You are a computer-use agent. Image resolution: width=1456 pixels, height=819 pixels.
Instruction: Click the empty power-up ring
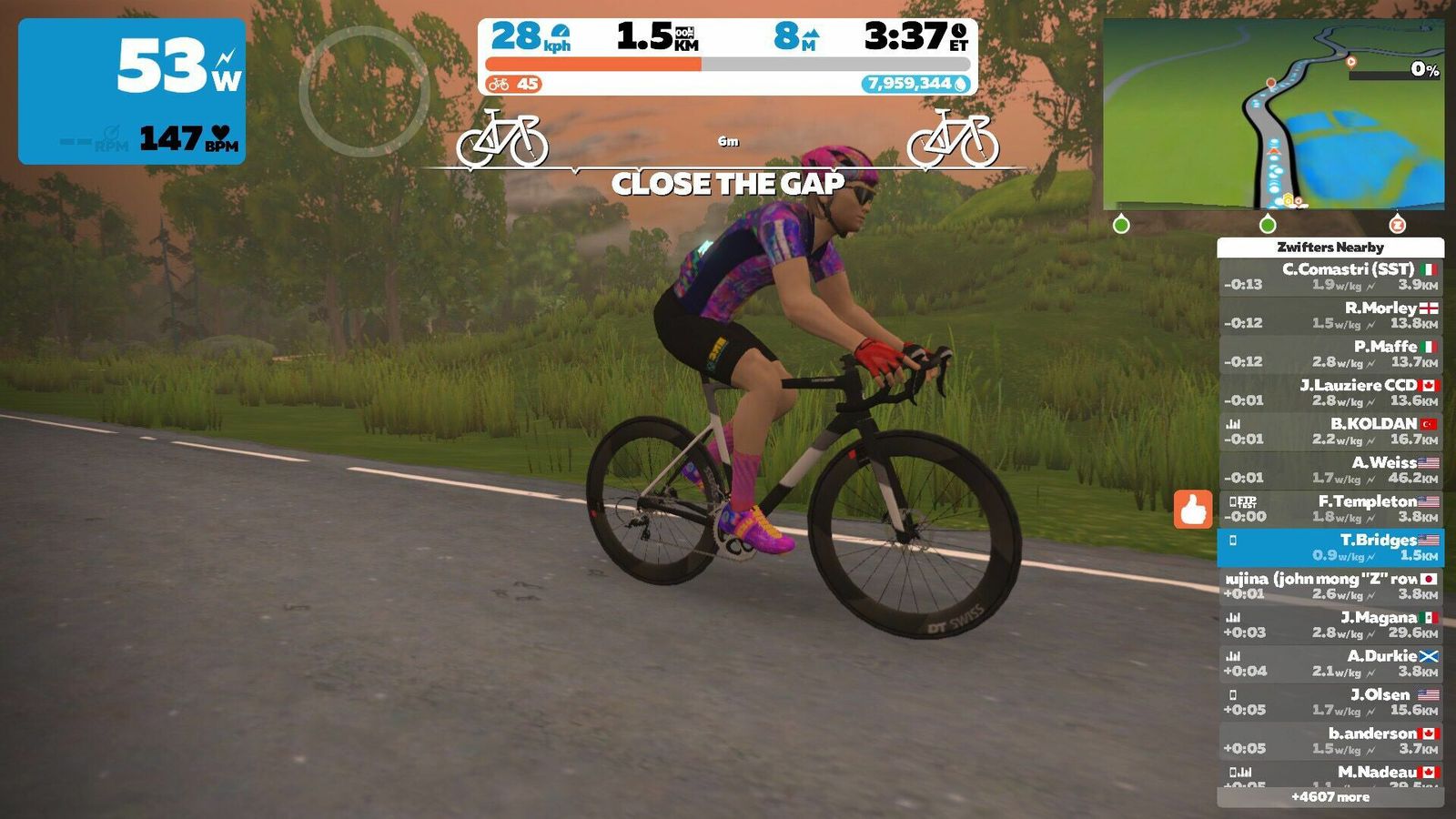pos(364,91)
